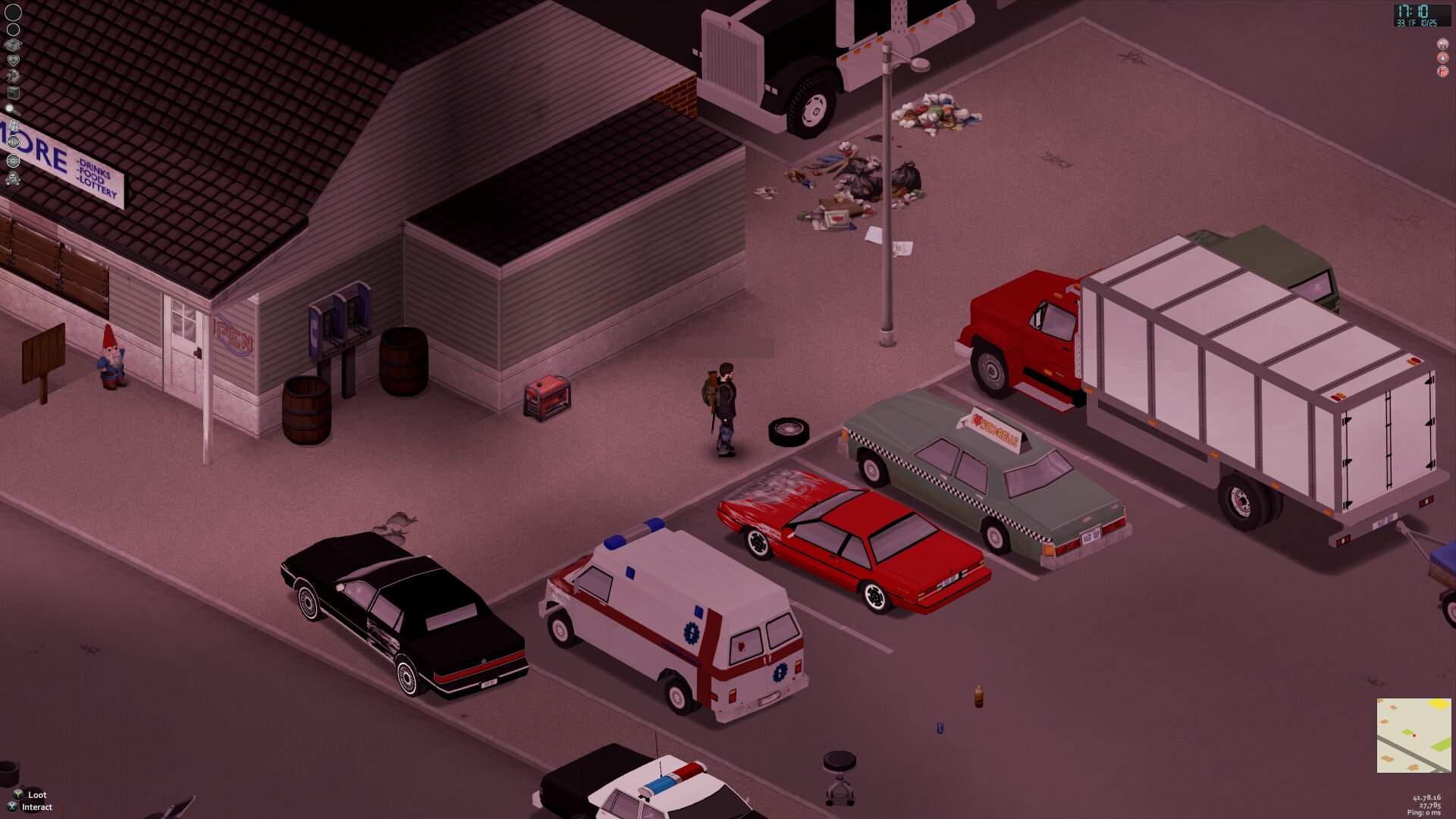This screenshot has width=1456, height=819.
Task: Open the folded world map icon
Action: point(13,125)
